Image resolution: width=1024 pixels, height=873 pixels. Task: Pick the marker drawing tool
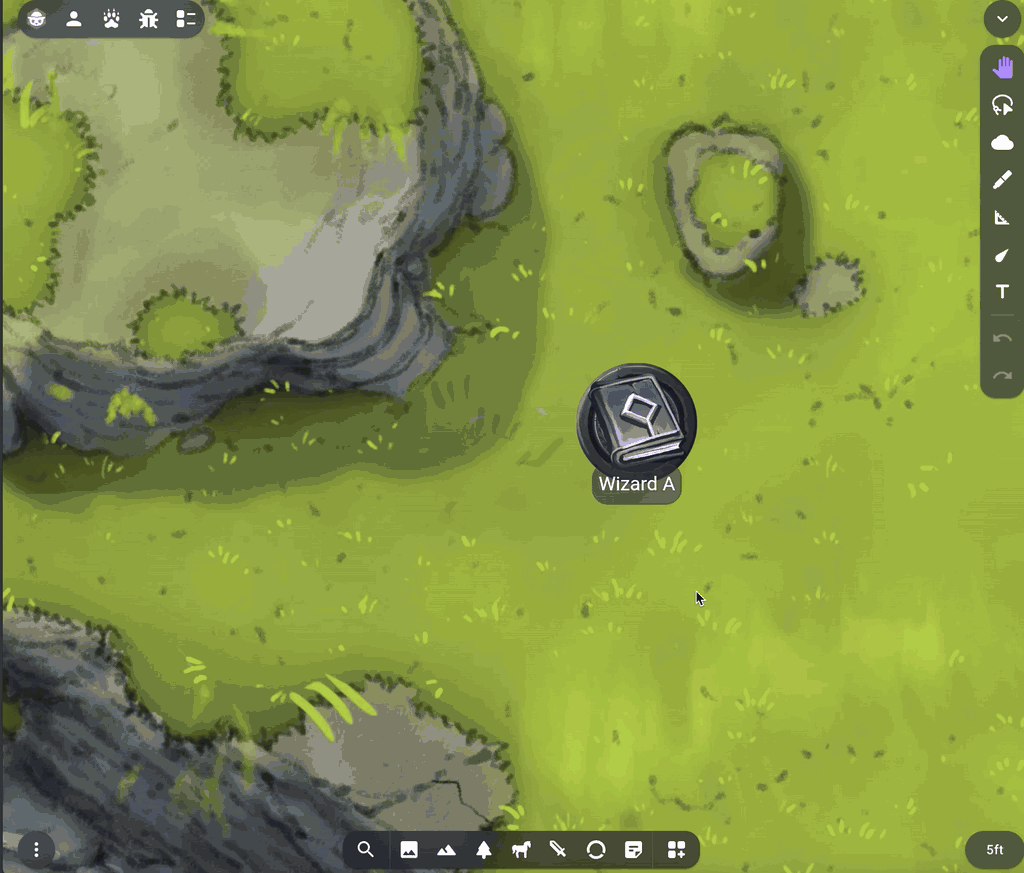click(x=1002, y=180)
